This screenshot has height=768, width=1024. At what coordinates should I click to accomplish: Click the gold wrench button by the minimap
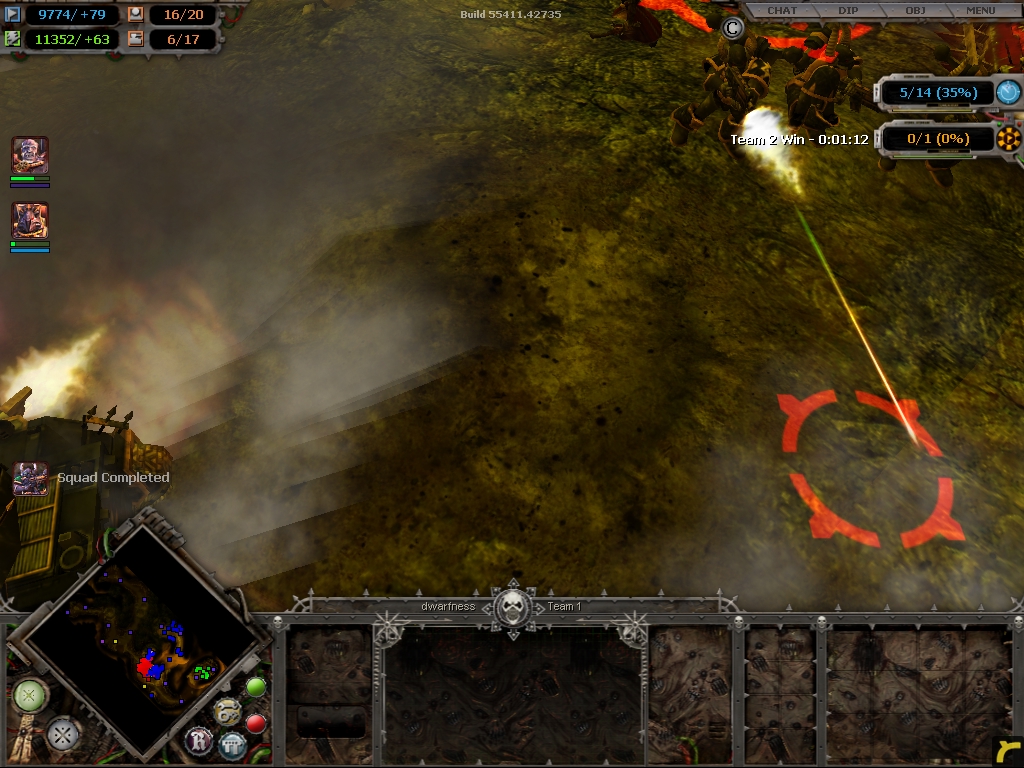click(x=226, y=711)
